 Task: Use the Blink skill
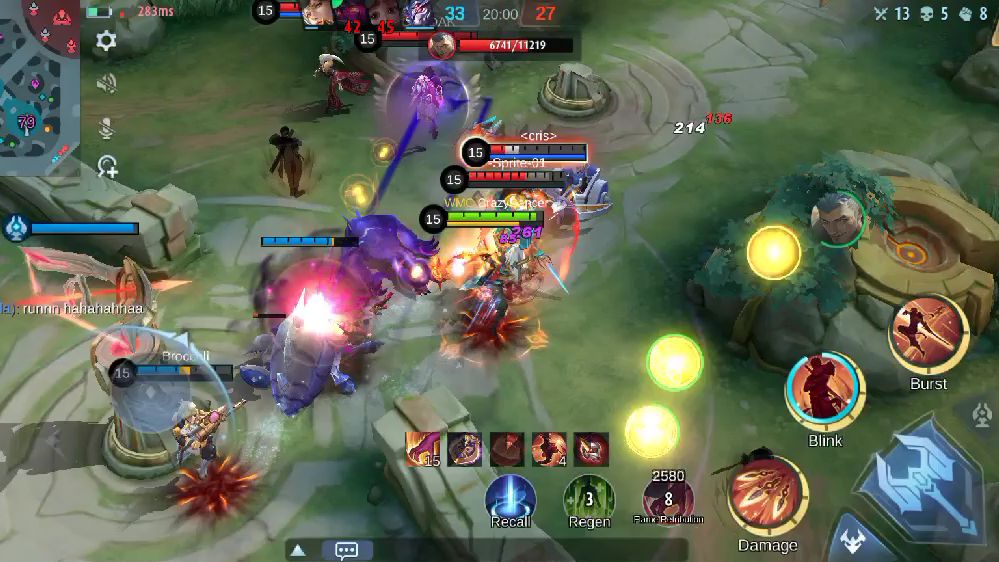(x=825, y=390)
